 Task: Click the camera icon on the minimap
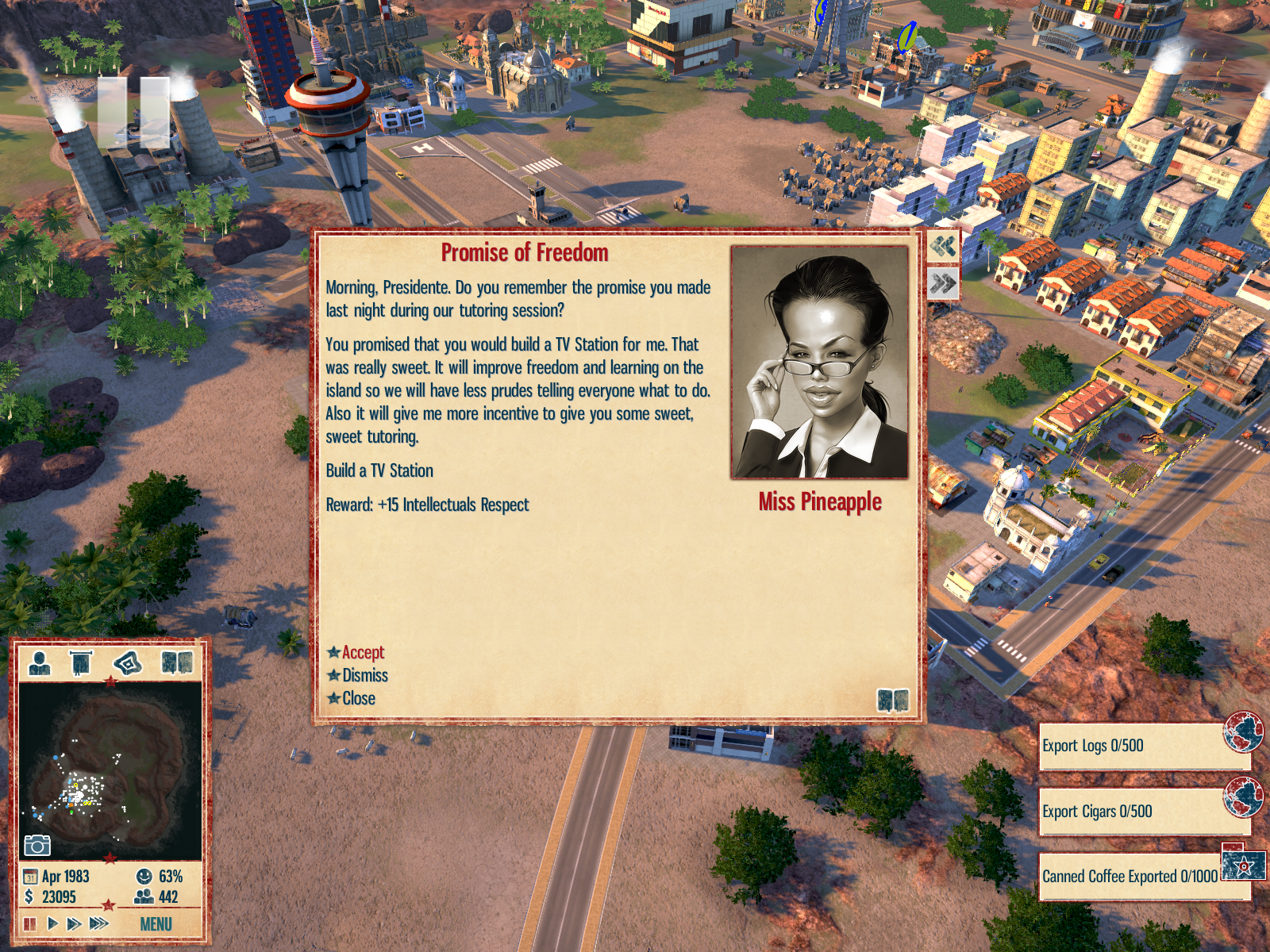point(37,846)
